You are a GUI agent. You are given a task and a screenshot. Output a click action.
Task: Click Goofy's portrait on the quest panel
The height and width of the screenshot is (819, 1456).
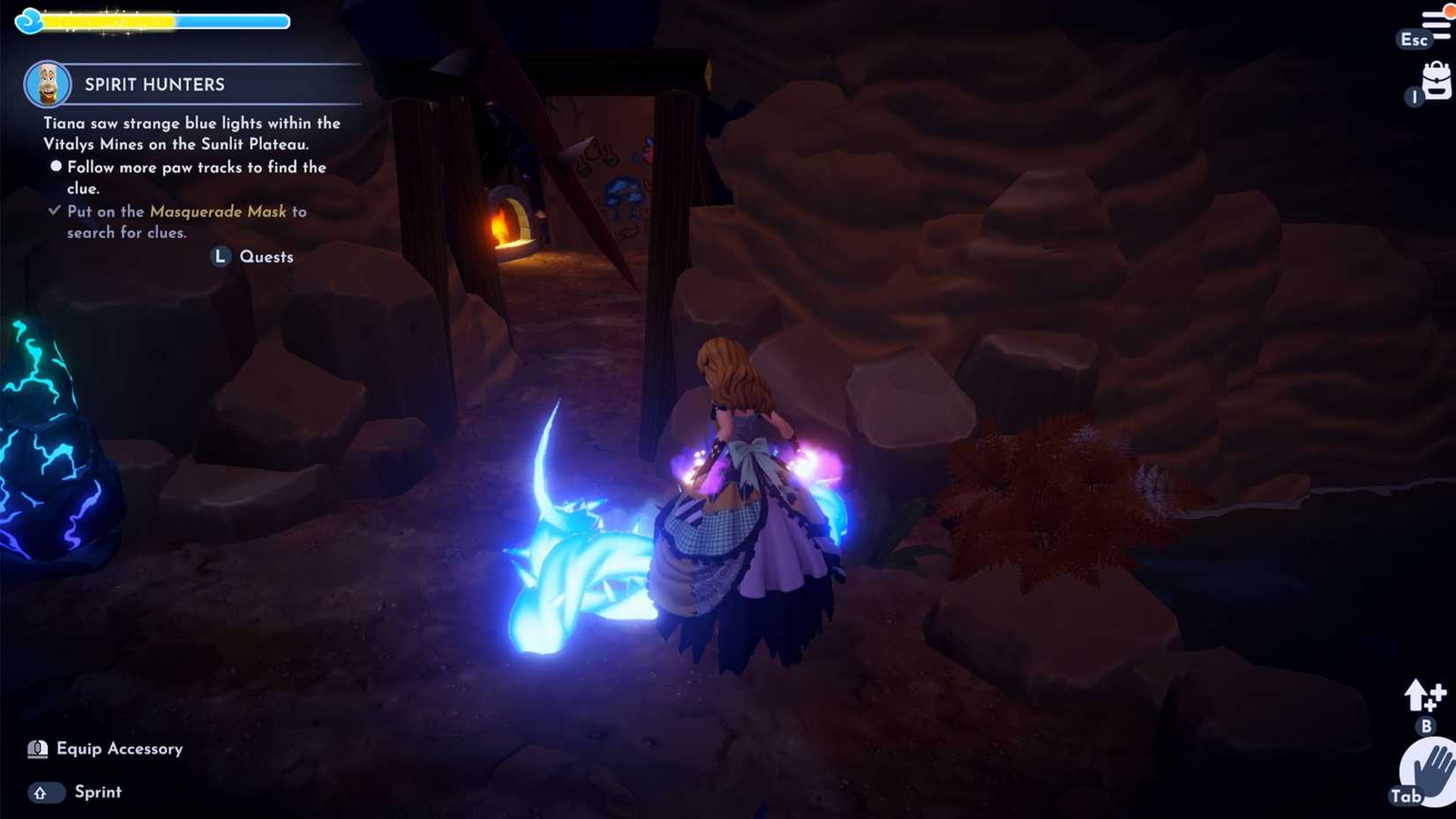coord(49,84)
